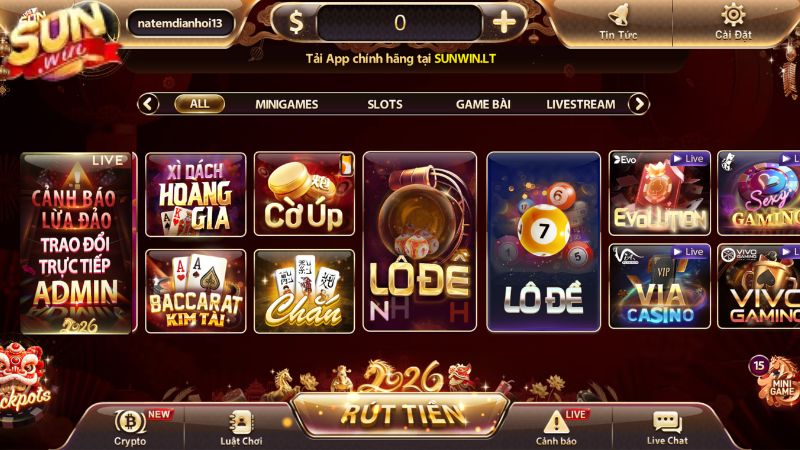The height and width of the screenshot is (450, 800).
Task: Open the LIVESTREAM tab
Action: coord(580,104)
